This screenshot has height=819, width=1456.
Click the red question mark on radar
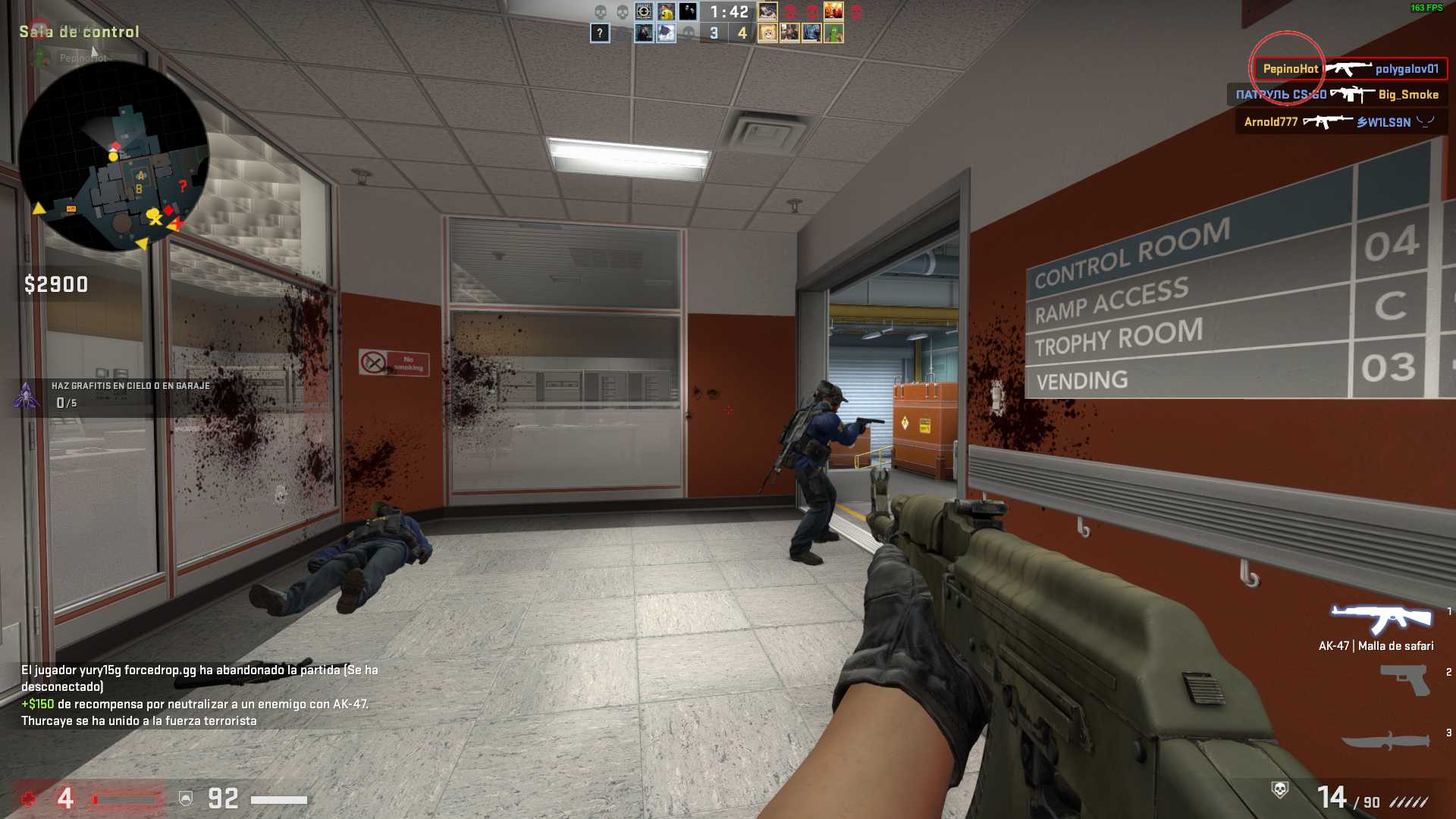pyautogui.click(x=182, y=186)
